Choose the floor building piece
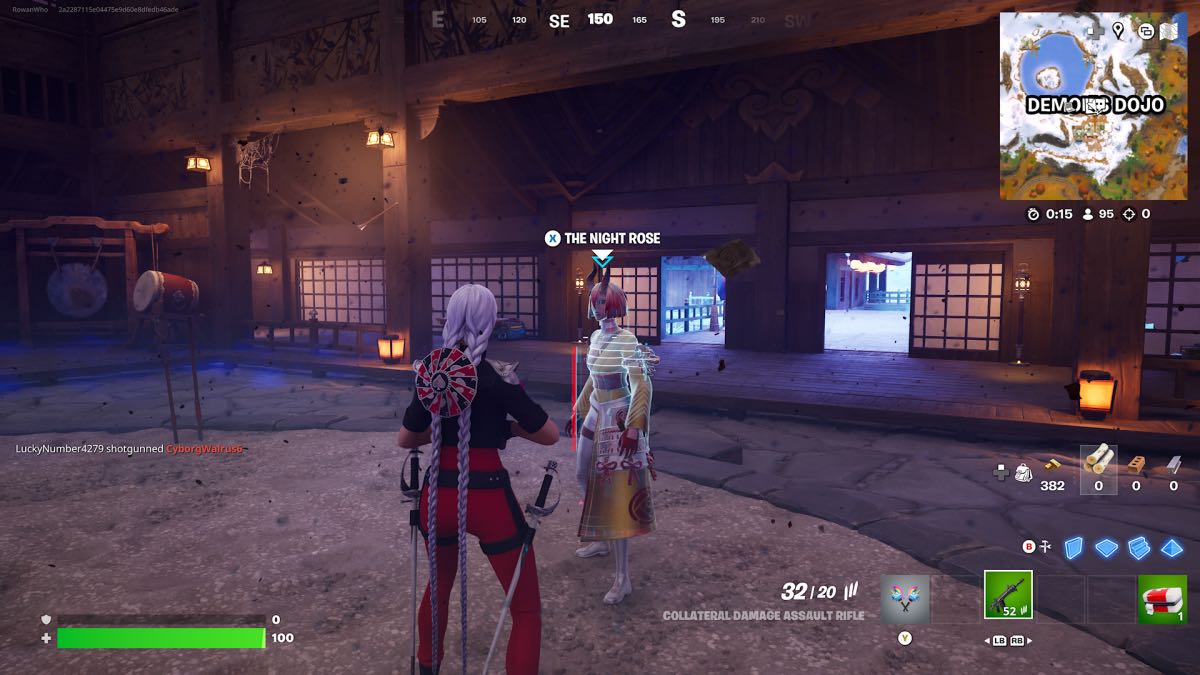 1106,547
